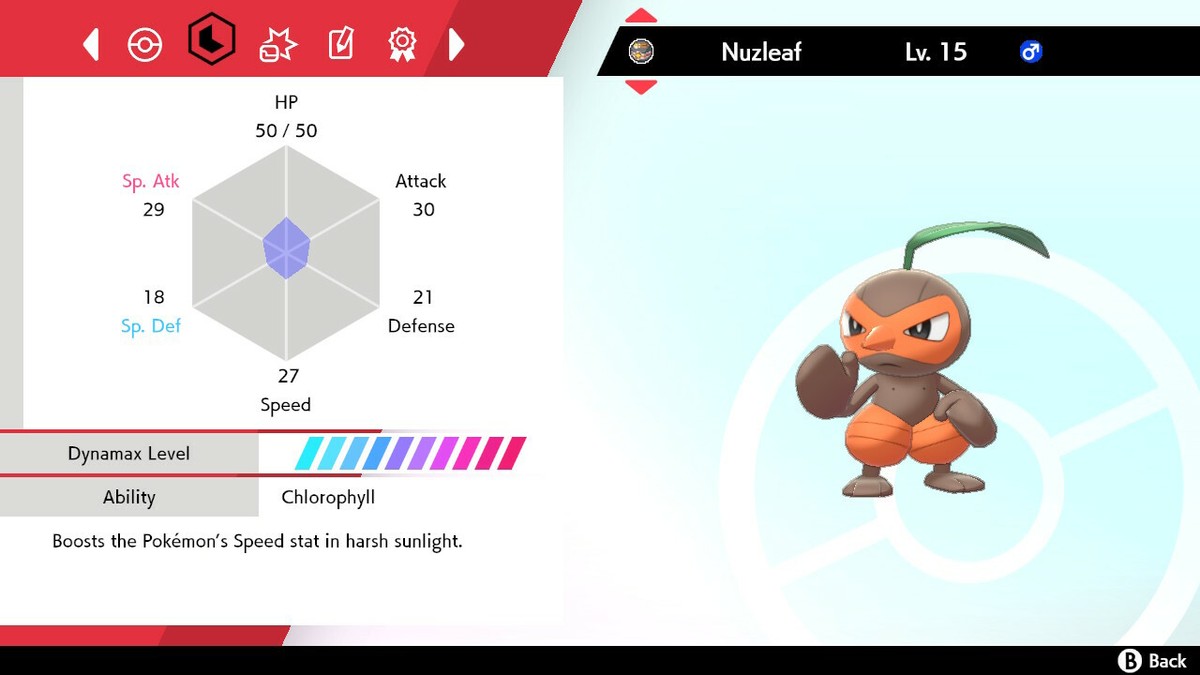The height and width of the screenshot is (675, 1200).
Task: Go to the next summary page arrow
Action: pos(456,44)
